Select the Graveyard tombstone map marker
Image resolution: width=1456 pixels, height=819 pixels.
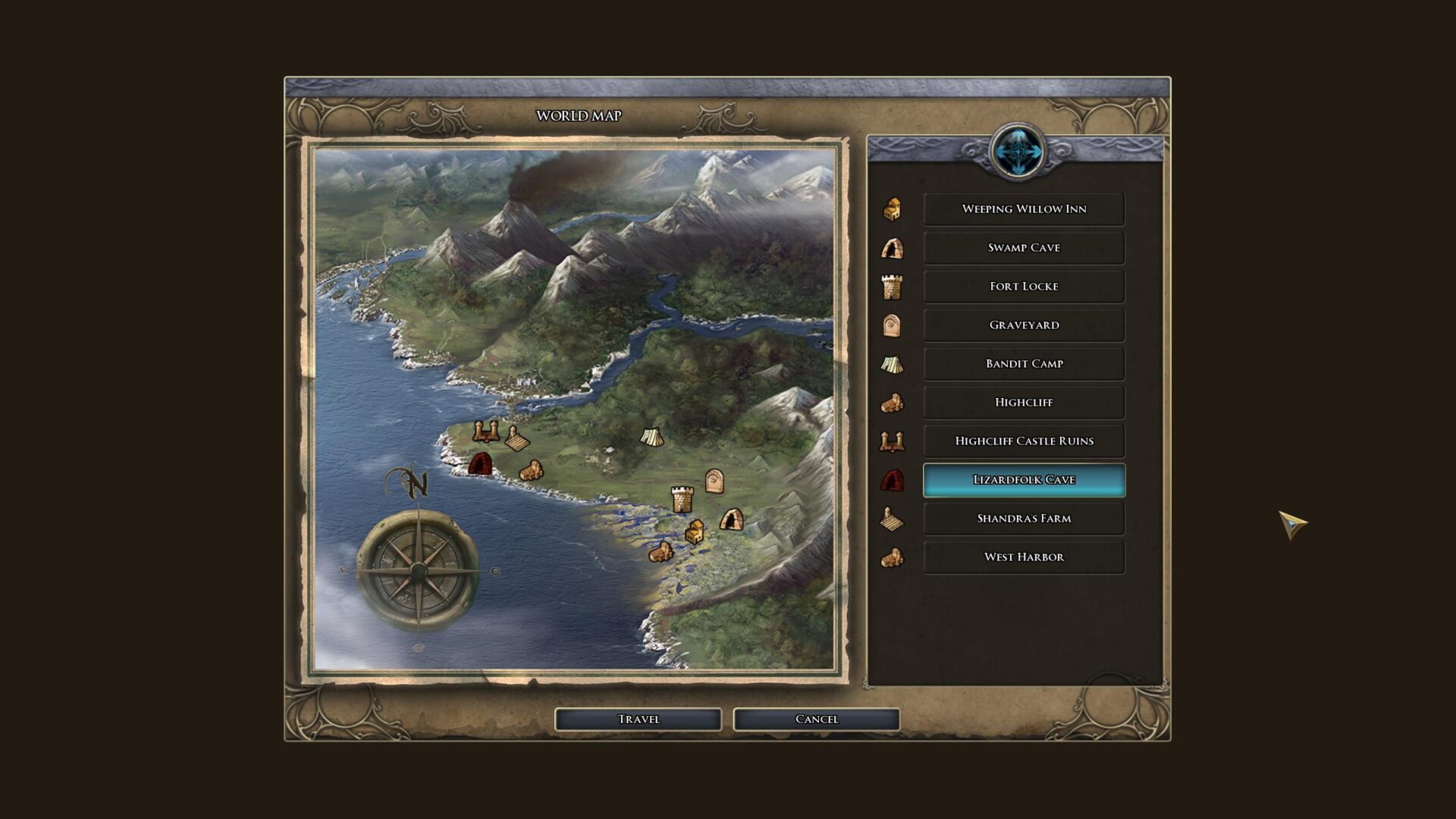714,480
